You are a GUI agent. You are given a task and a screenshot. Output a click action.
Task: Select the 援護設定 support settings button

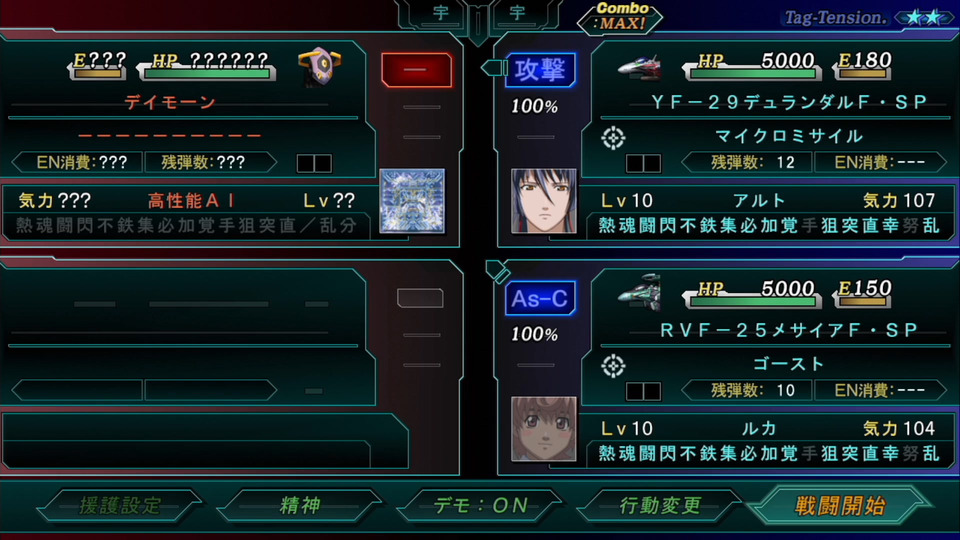pos(120,505)
